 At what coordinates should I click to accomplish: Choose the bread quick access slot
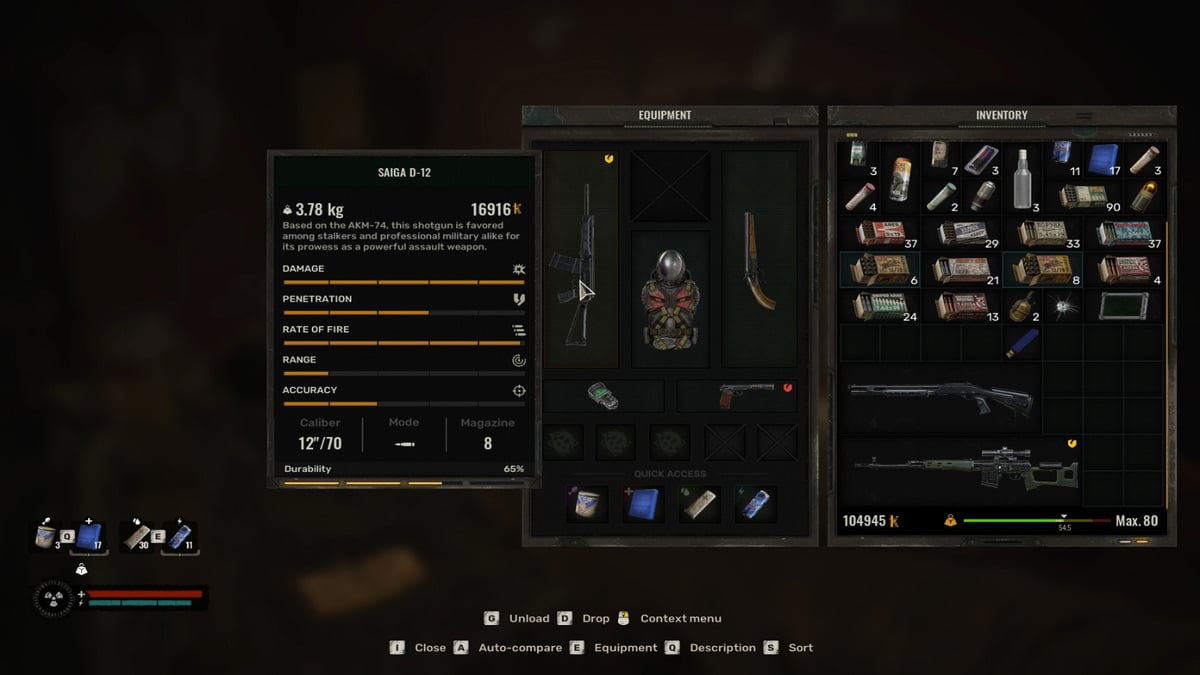click(x=697, y=504)
